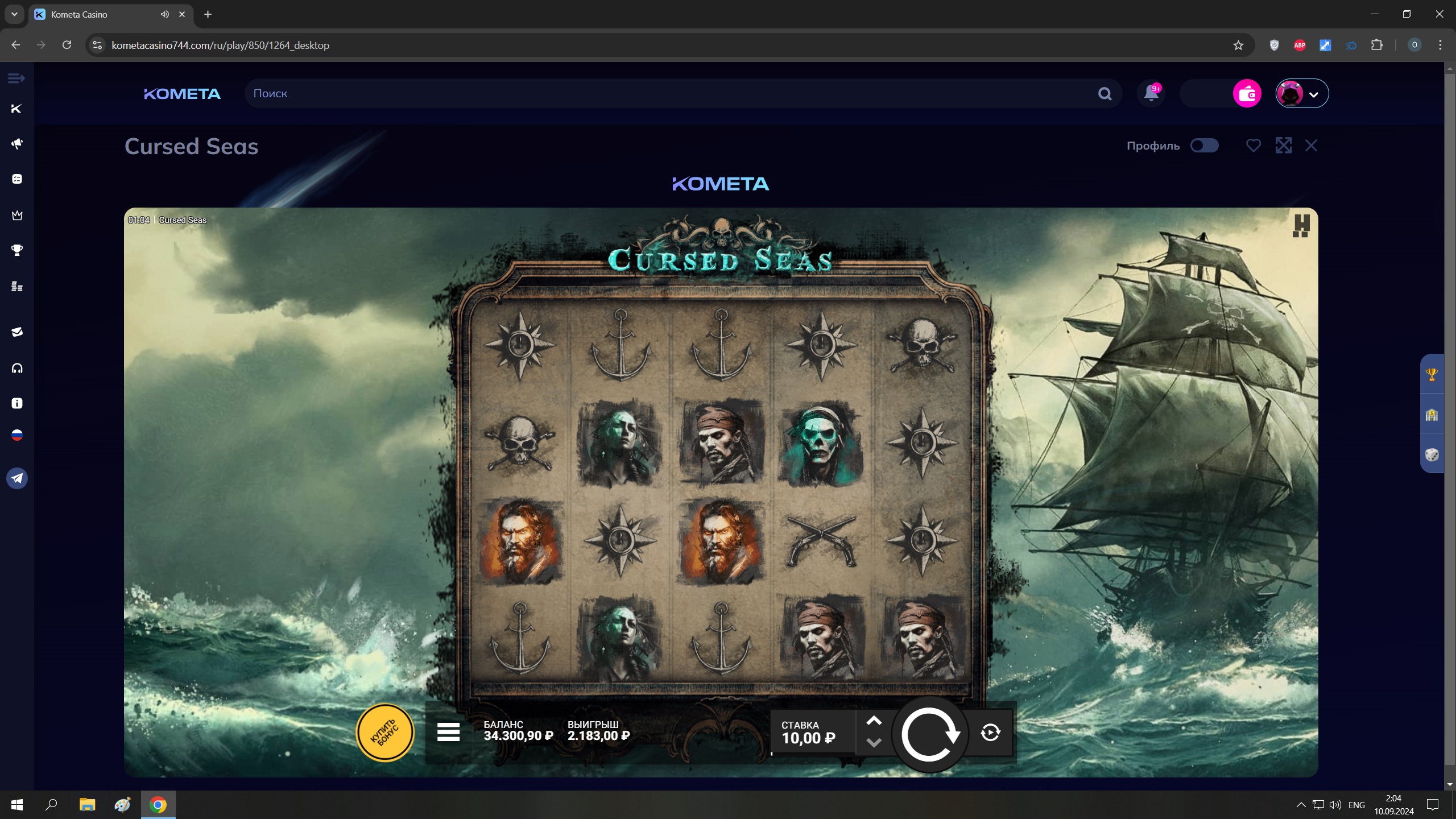Increase the bet with the up arrow
This screenshot has height=819, width=1456.
click(874, 721)
